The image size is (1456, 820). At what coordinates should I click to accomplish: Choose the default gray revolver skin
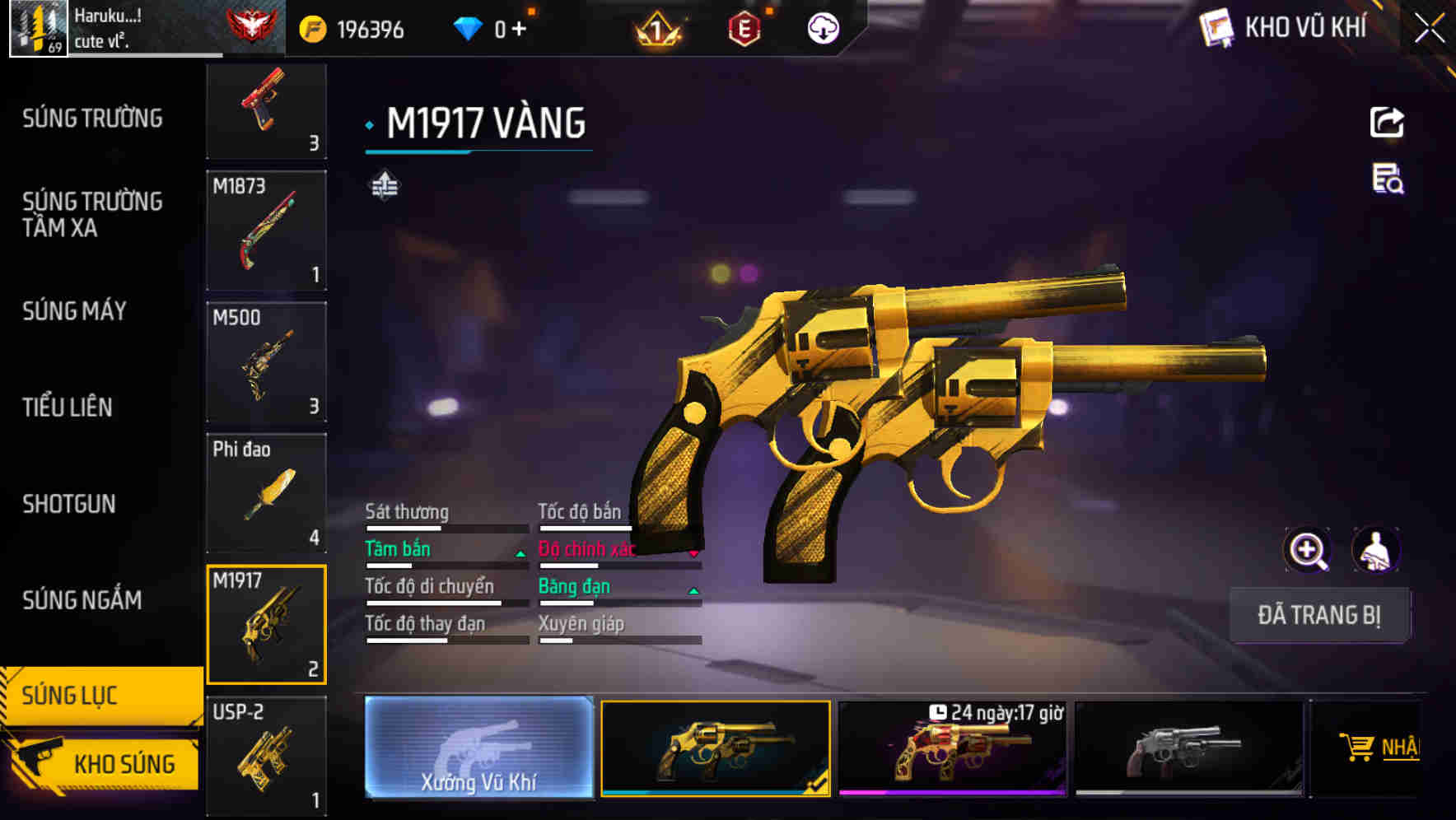1188,748
